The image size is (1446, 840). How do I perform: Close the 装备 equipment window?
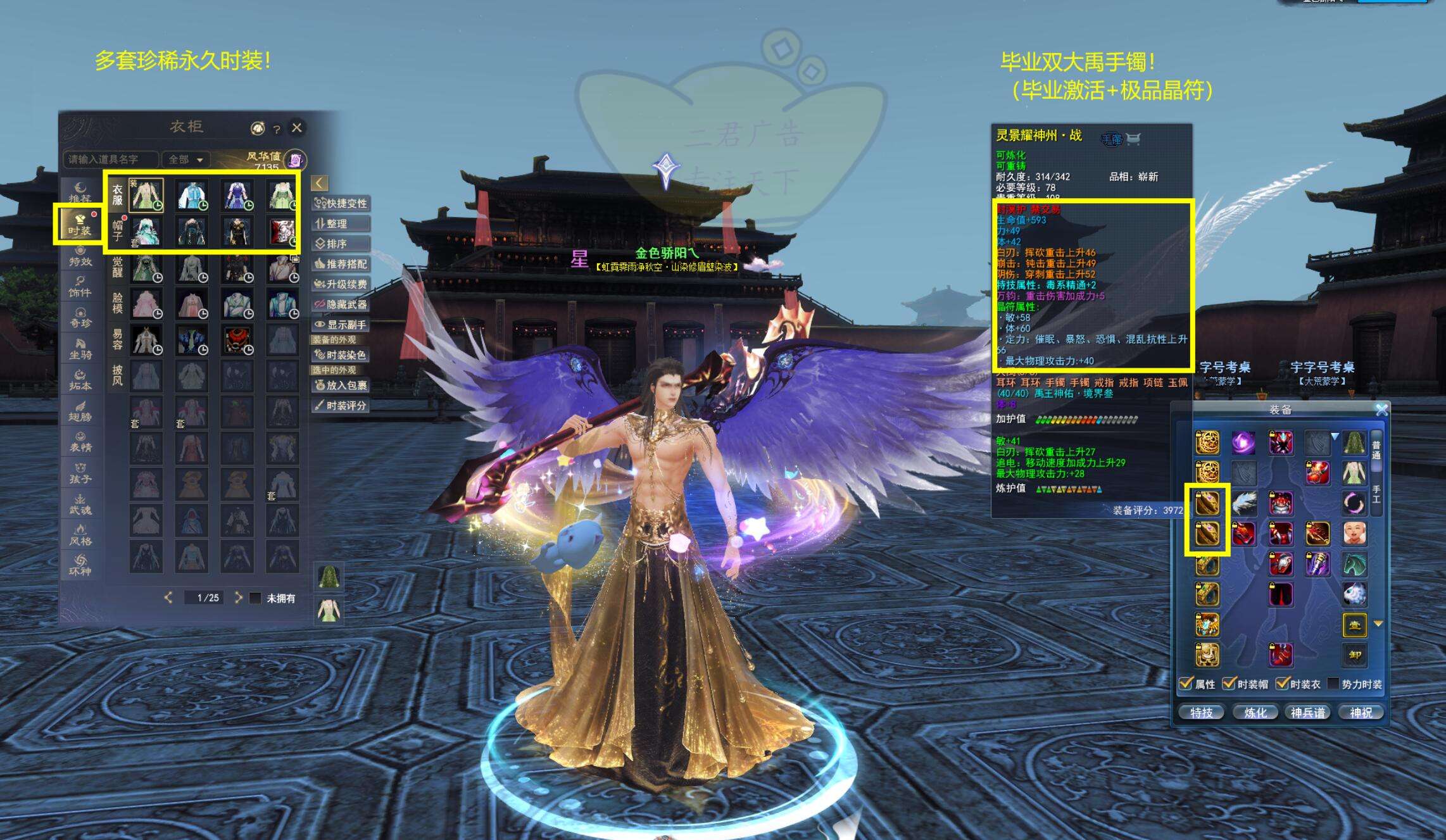point(1381,410)
